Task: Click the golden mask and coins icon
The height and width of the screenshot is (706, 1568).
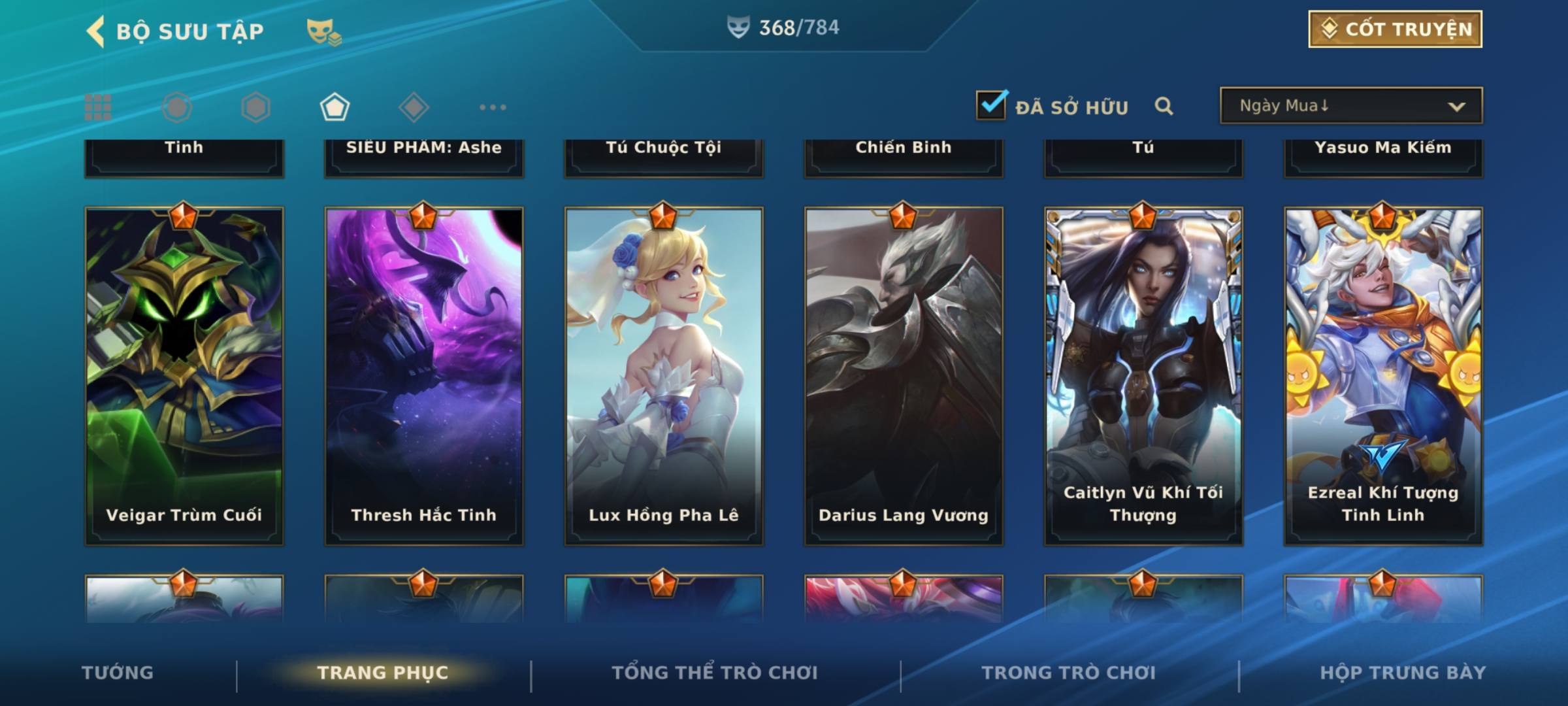Action: (x=324, y=31)
